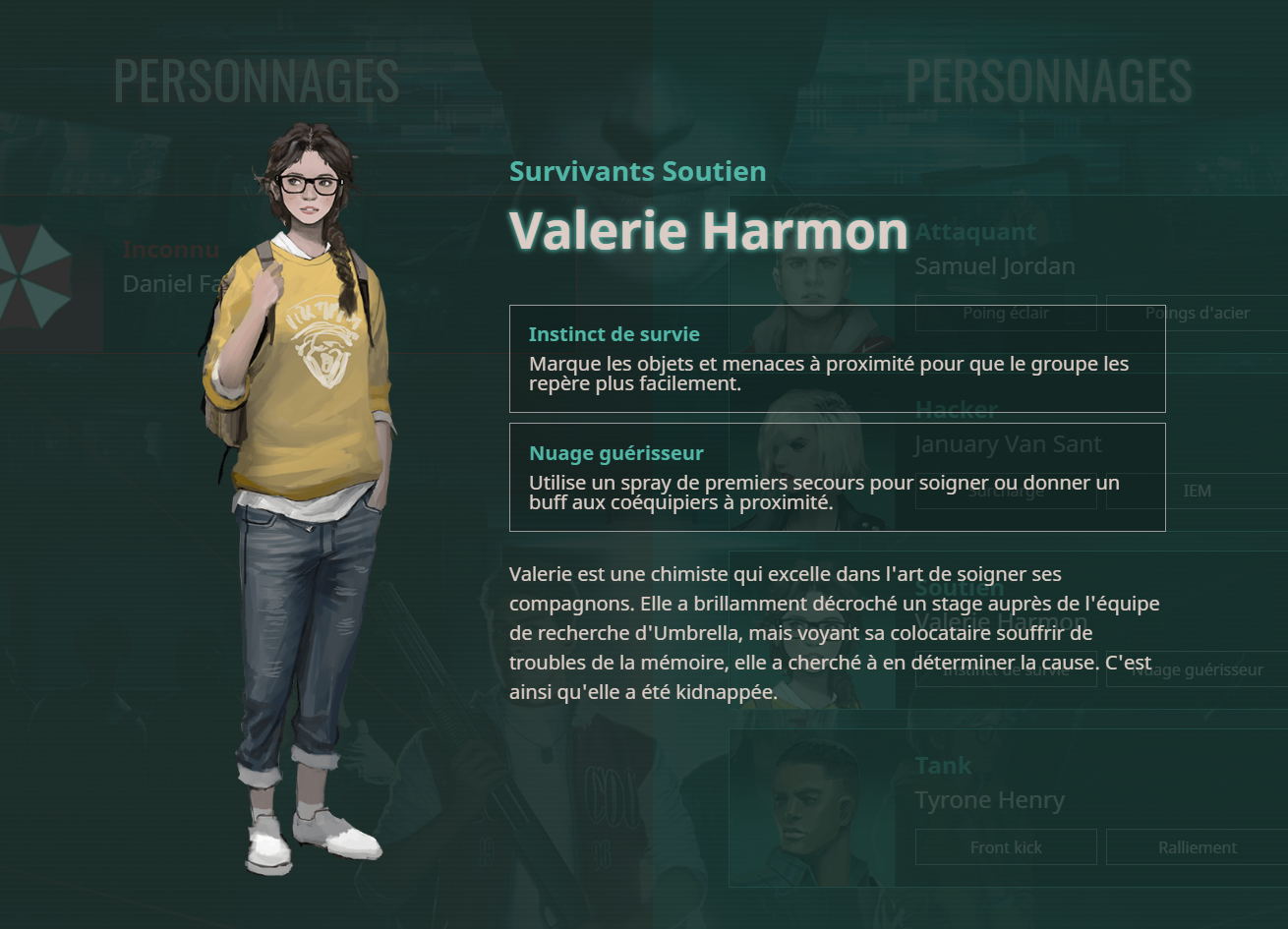Show the Poings d'acier ability
The image size is (1288, 929).
pyautogui.click(x=1197, y=314)
